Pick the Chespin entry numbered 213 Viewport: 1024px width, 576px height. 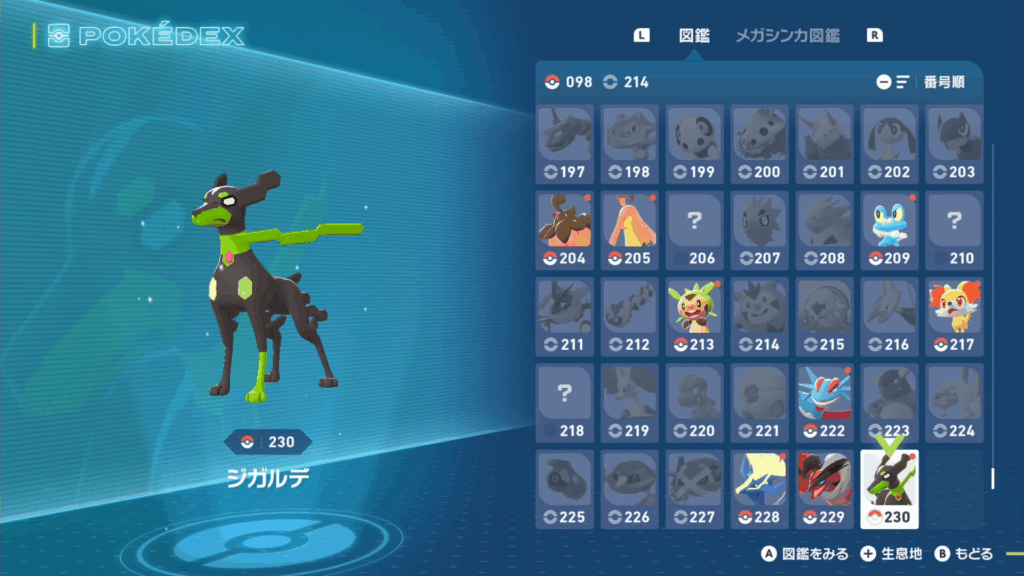[x=695, y=317]
